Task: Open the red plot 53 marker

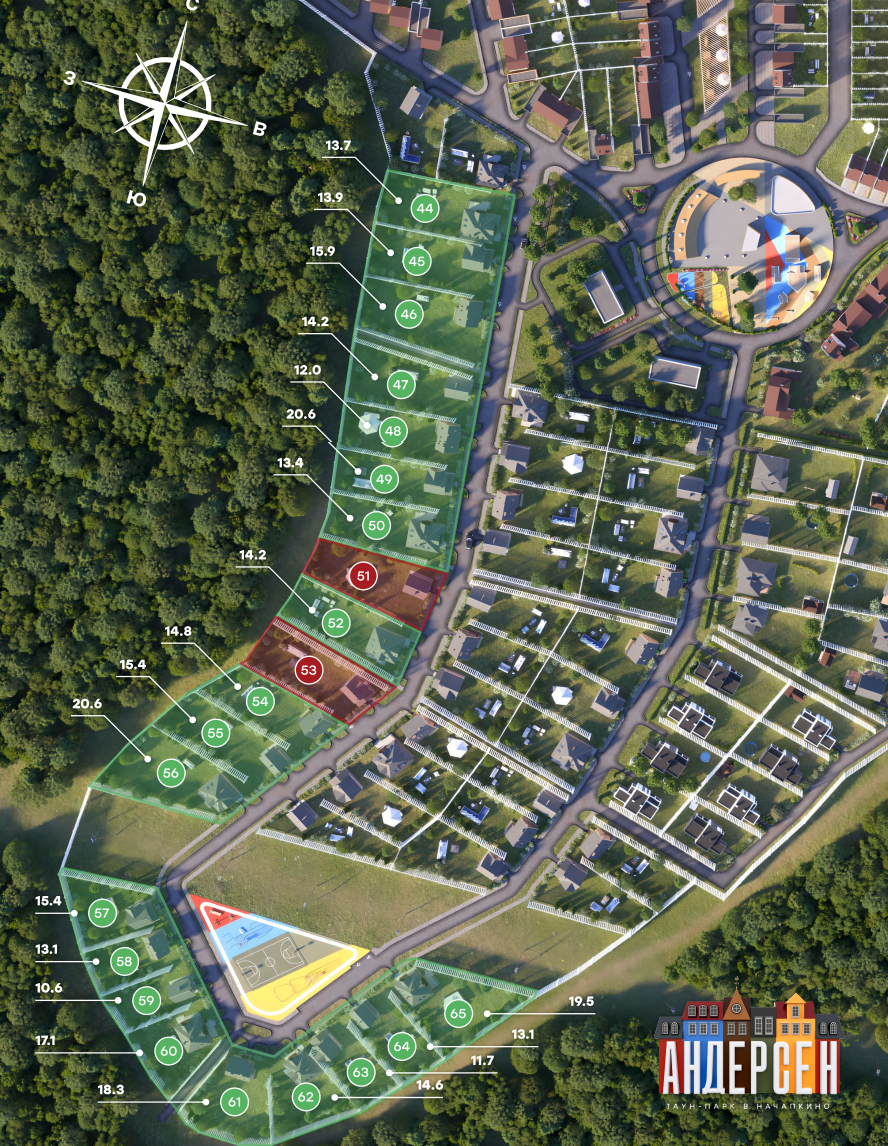Action: pyautogui.click(x=308, y=668)
